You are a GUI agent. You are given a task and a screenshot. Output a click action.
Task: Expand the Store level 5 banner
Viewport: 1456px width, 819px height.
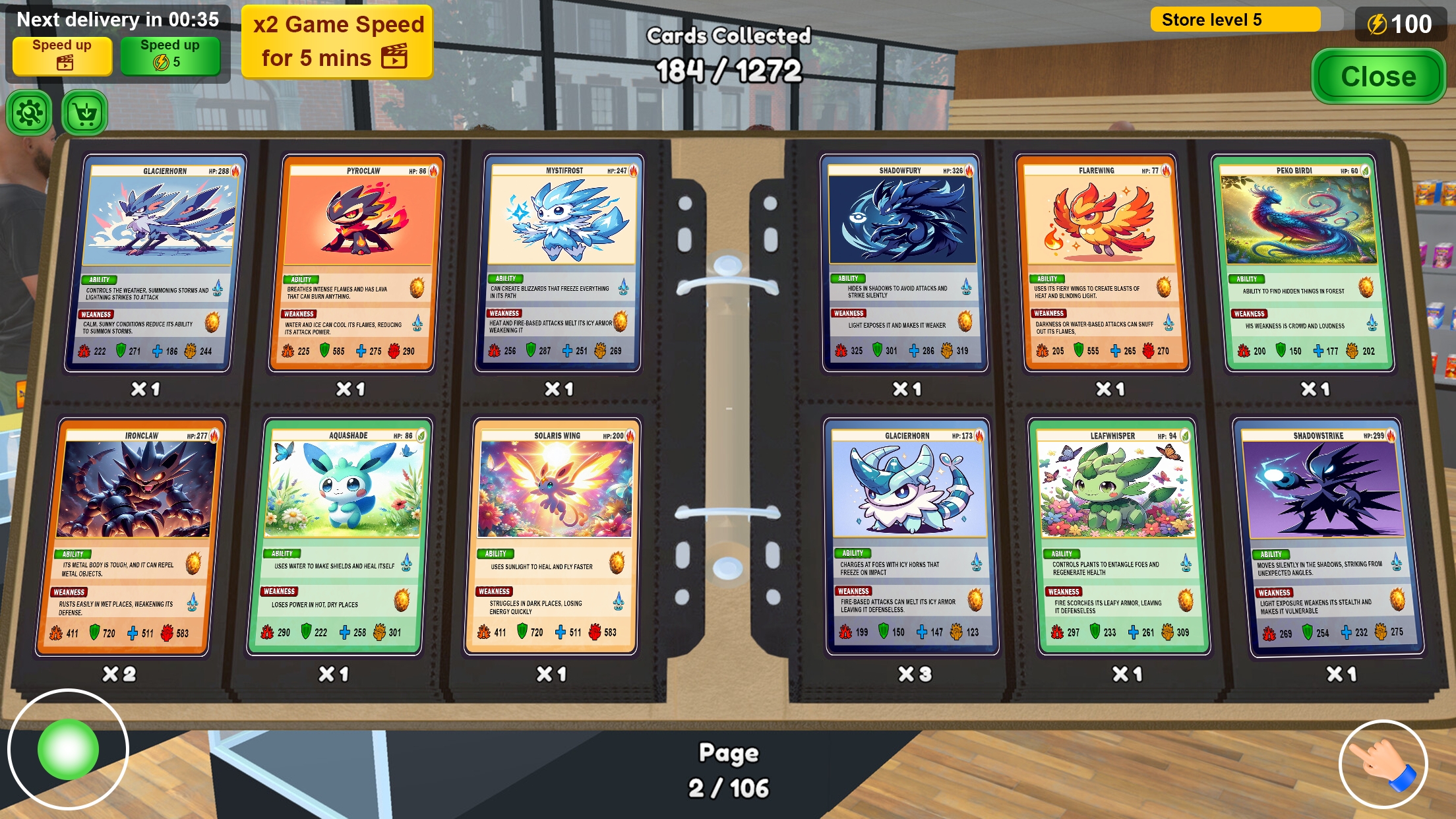(1236, 20)
